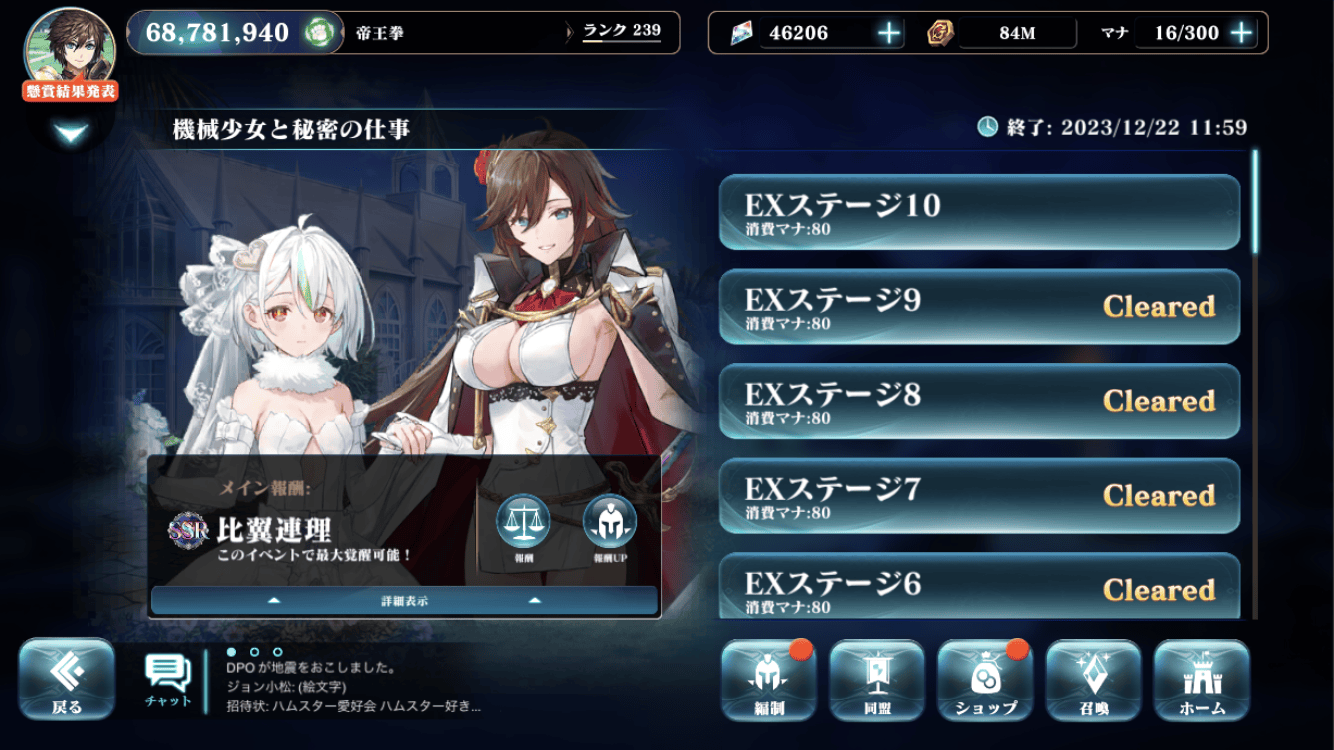Open the player avatar profile

click(x=69, y=44)
